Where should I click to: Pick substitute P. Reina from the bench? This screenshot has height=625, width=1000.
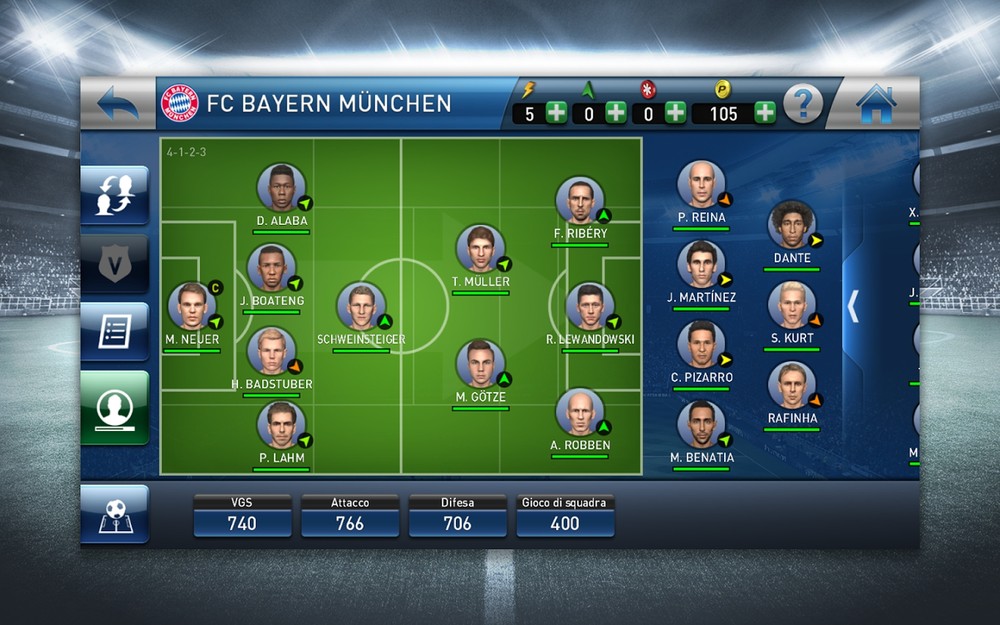coord(700,185)
